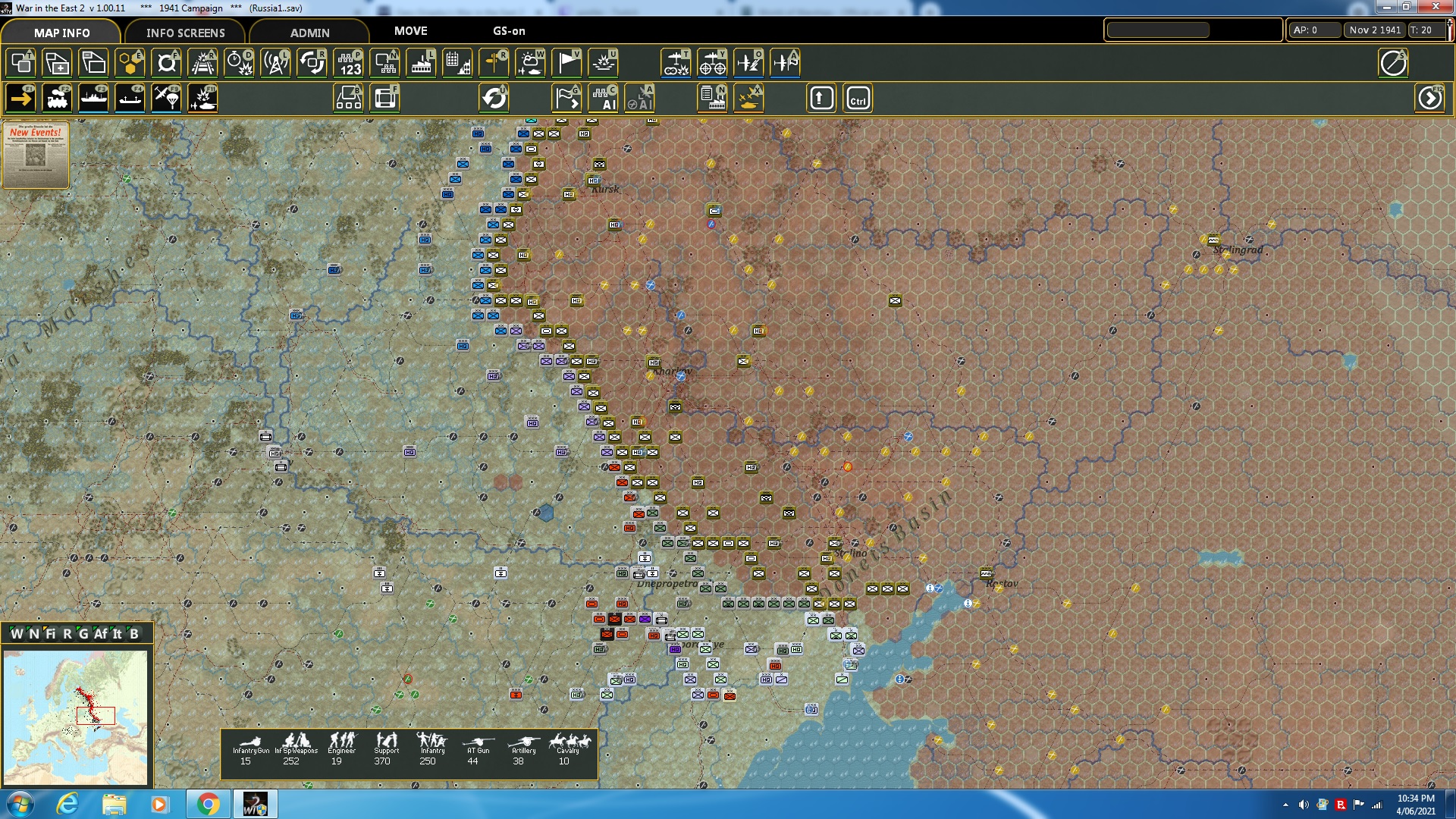The width and height of the screenshot is (1456, 819).
Task: Toggle the rail line damage display
Action: coord(202,63)
